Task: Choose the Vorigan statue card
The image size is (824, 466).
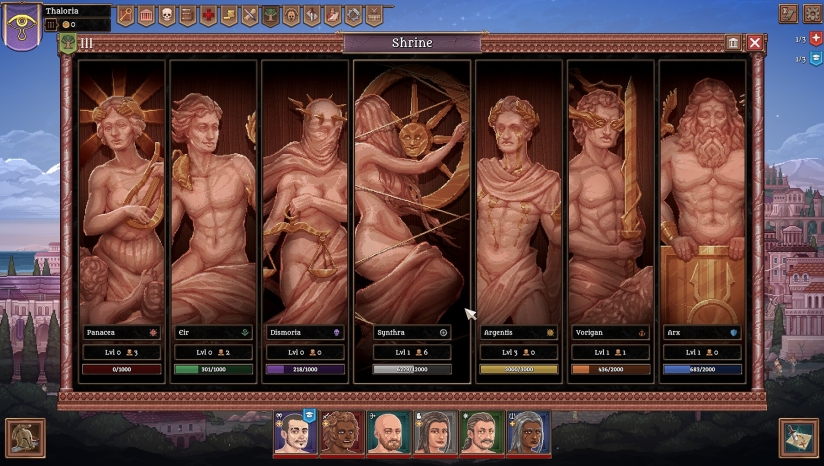Action: [x=610, y=200]
